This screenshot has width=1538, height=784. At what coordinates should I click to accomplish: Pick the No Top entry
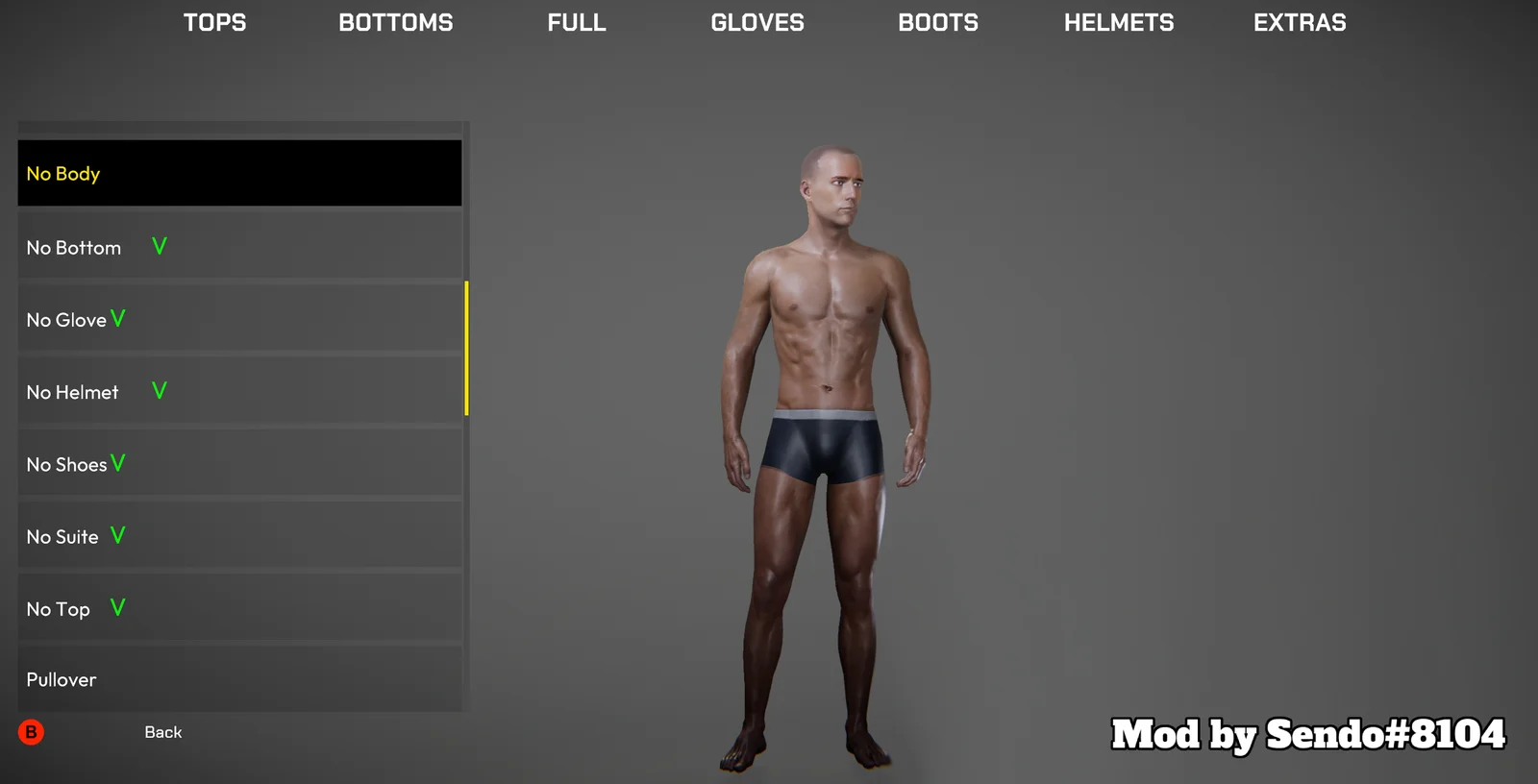tap(239, 608)
